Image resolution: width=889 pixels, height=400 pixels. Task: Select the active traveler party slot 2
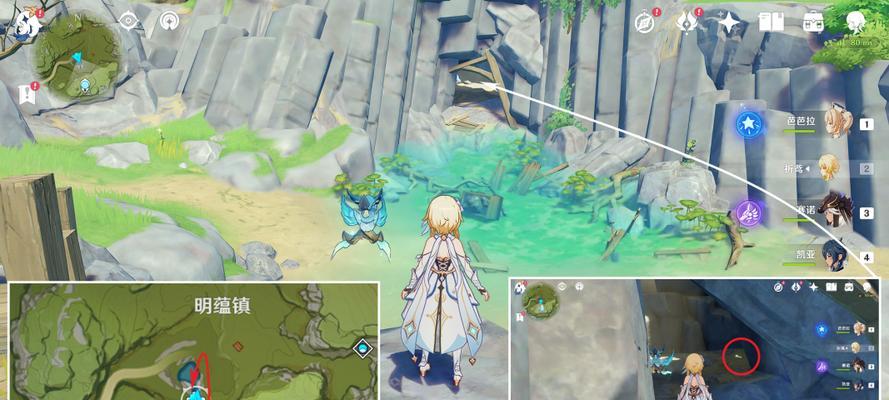[x=830, y=168]
